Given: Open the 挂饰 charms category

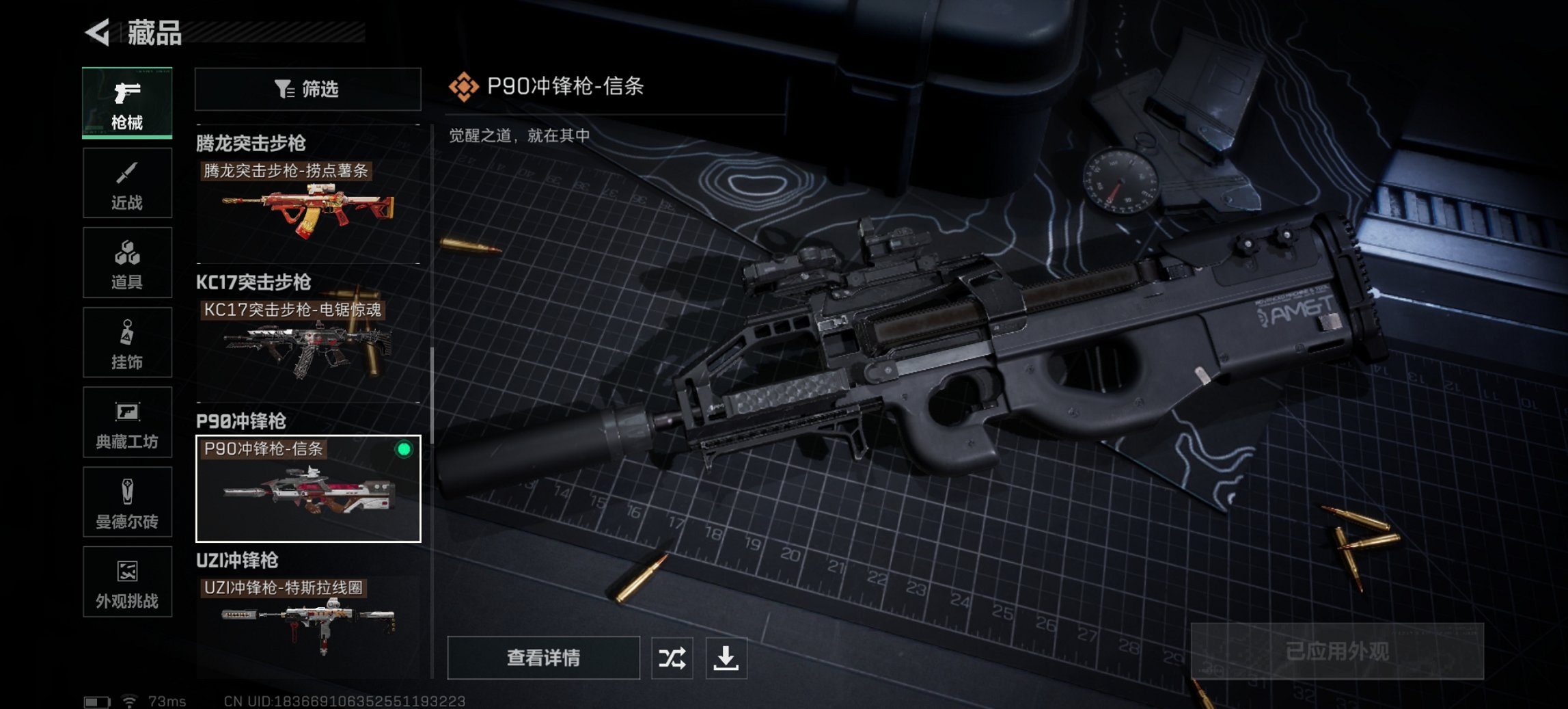Looking at the screenshot, I should pos(127,342).
